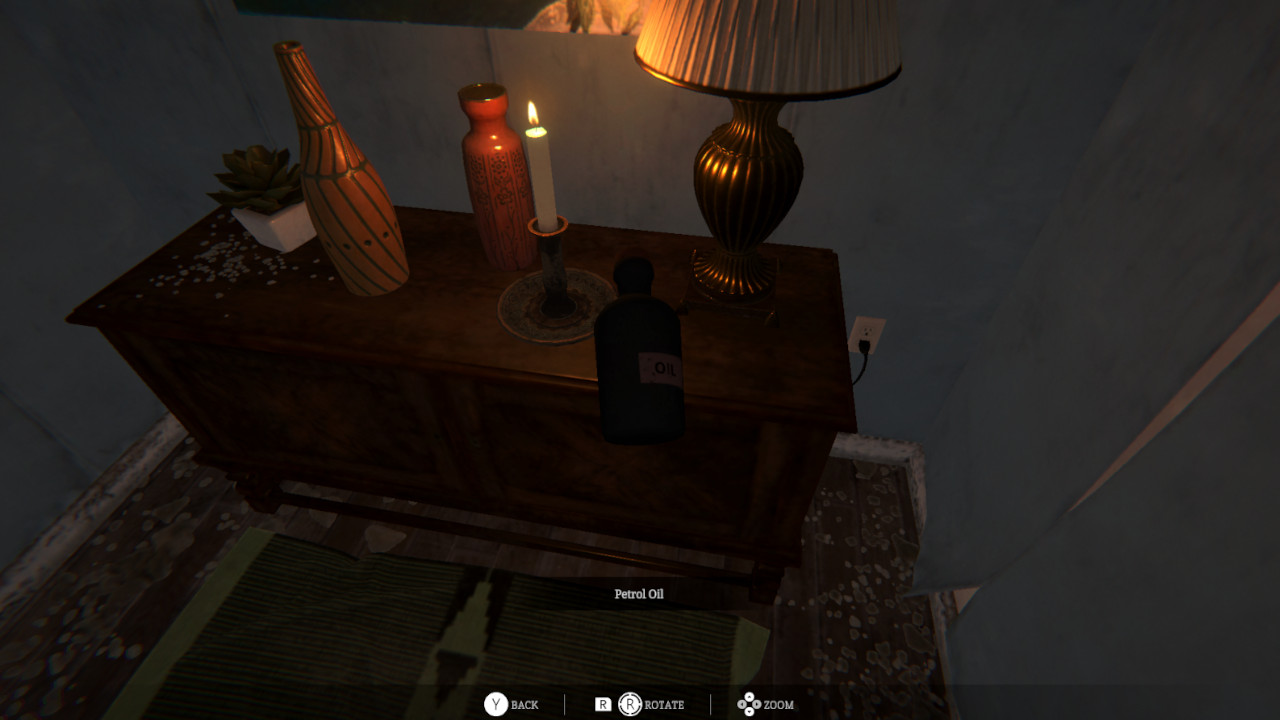Activate the ZOOM command
The image size is (1280, 720).
[x=780, y=704]
